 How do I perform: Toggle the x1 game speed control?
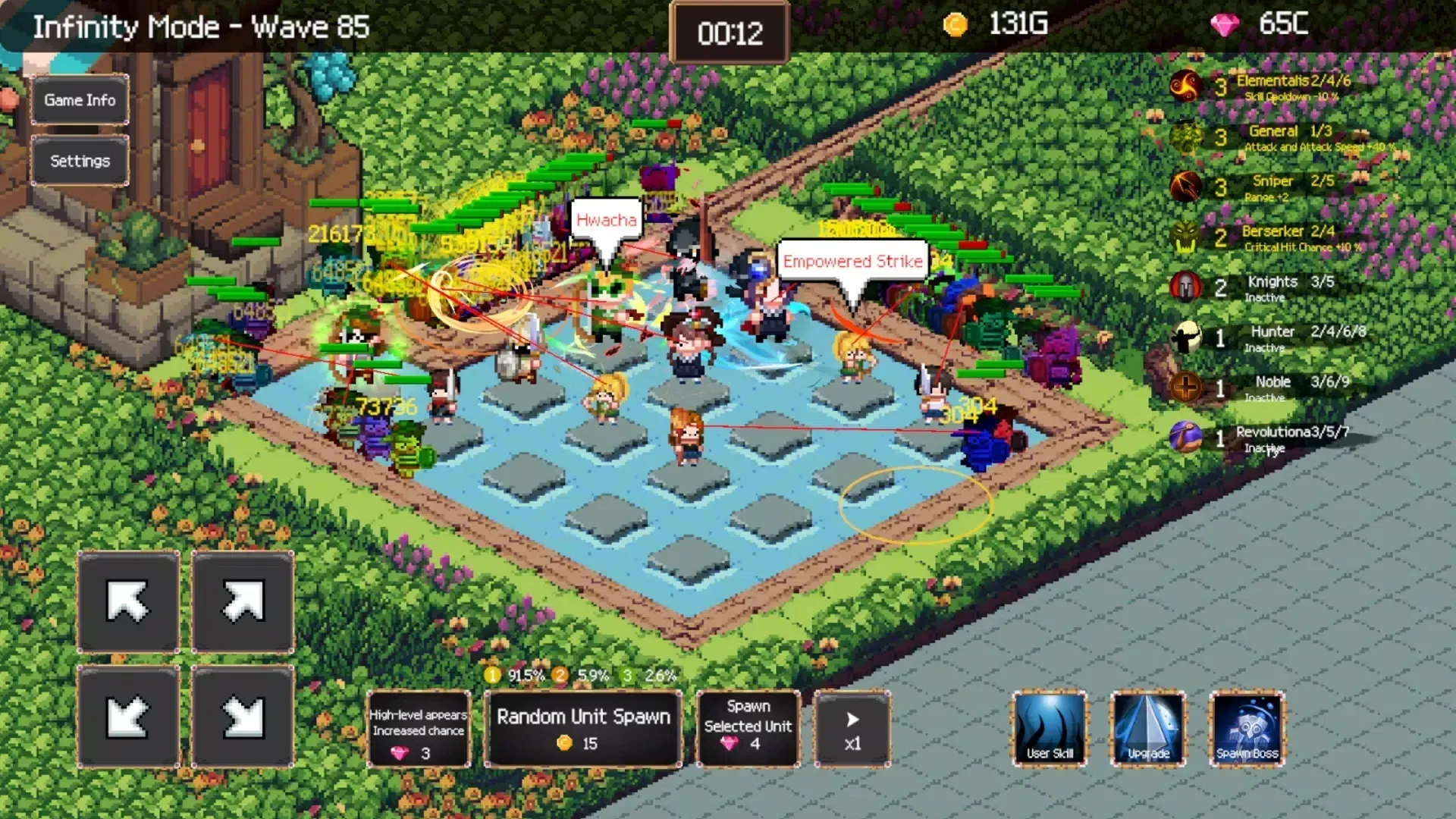click(x=852, y=730)
